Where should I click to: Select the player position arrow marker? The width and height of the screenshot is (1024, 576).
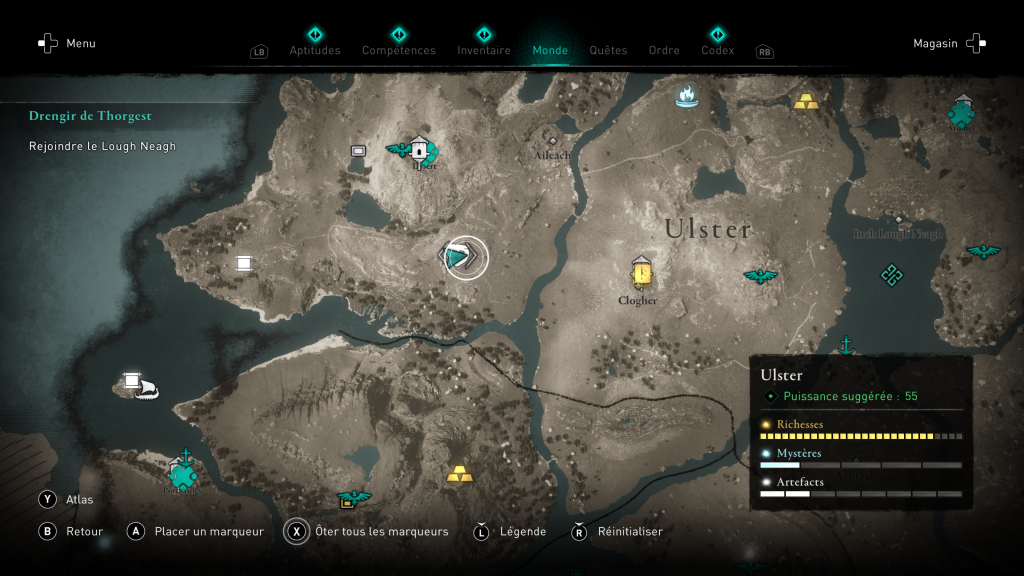464,258
